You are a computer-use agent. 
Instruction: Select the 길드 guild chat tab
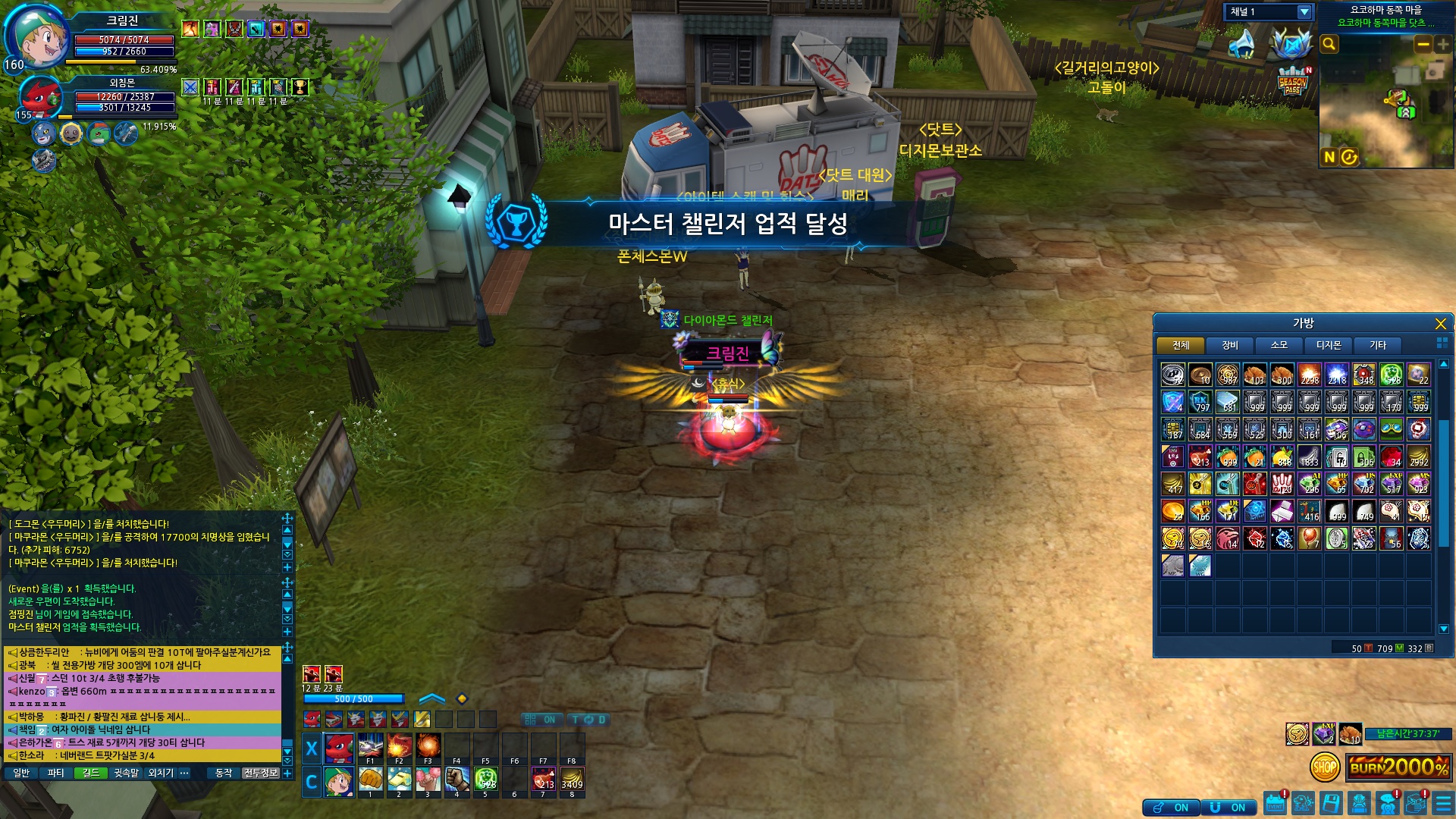click(x=91, y=773)
